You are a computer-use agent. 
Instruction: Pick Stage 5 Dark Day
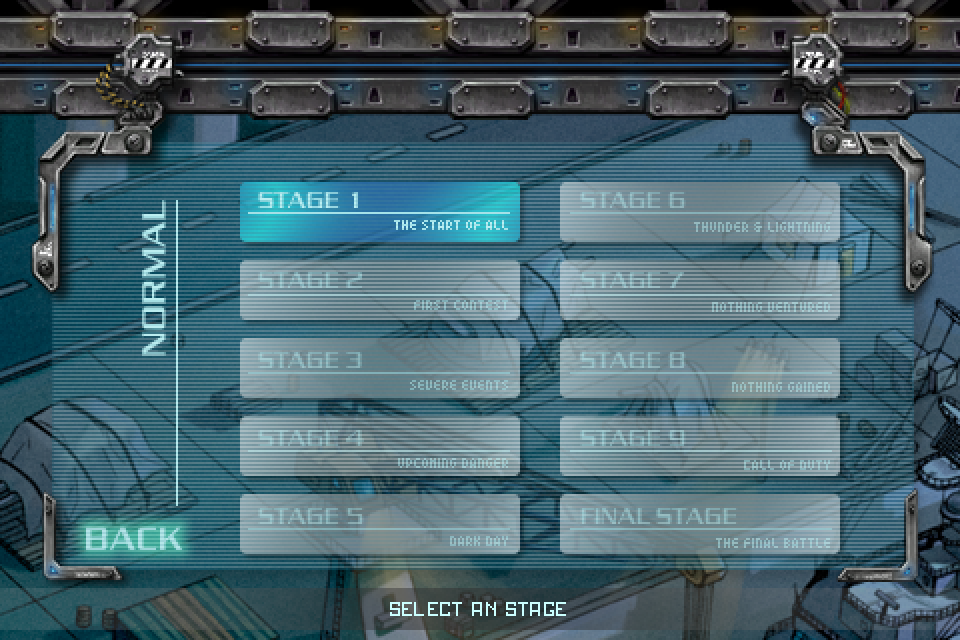(x=380, y=524)
